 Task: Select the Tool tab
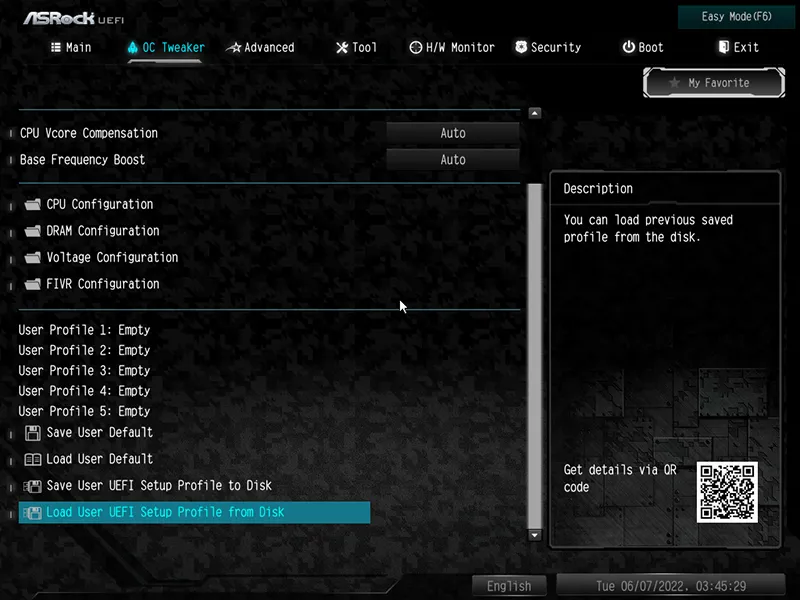pyautogui.click(x=357, y=47)
